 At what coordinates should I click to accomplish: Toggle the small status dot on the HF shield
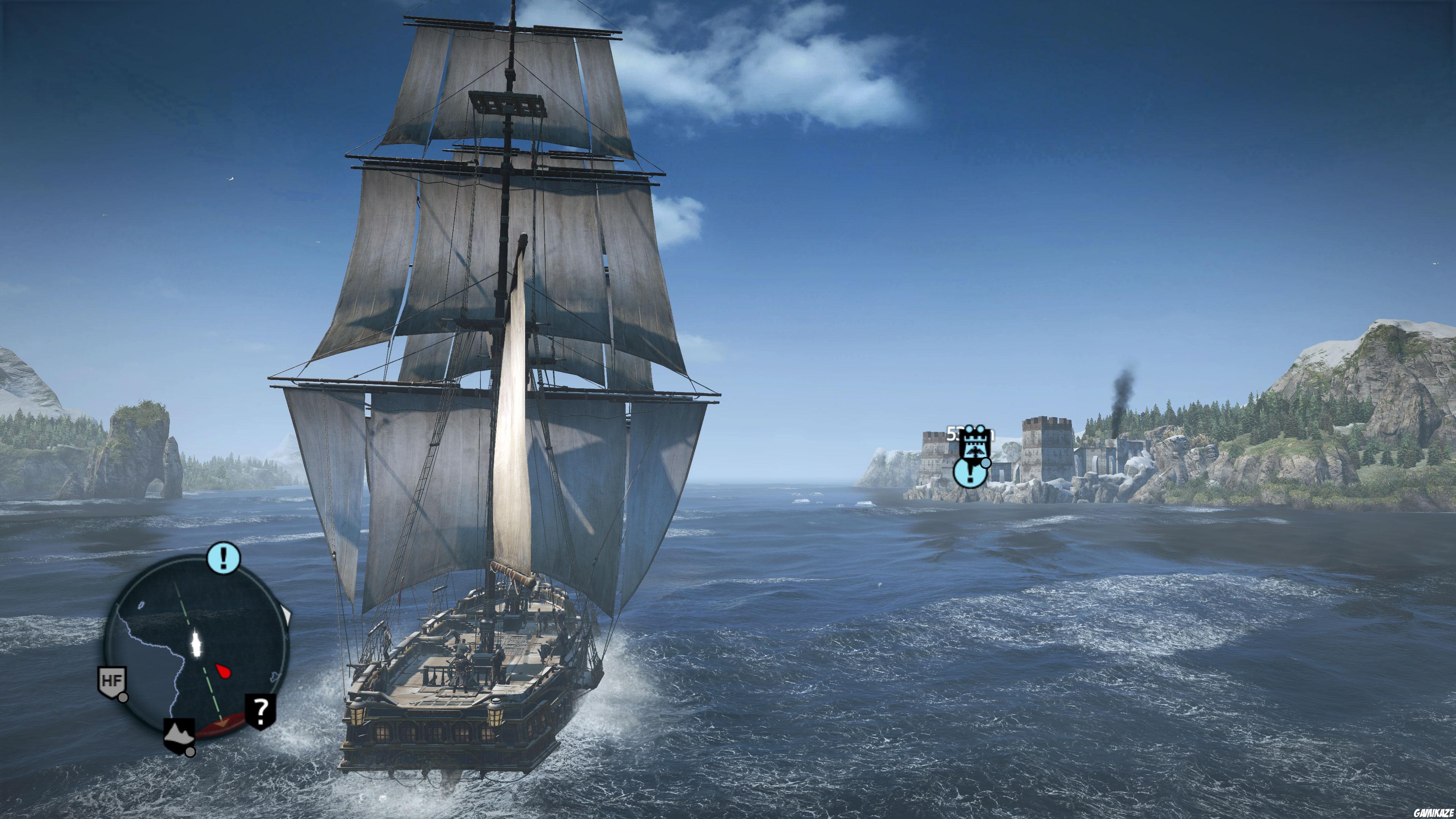tap(123, 698)
